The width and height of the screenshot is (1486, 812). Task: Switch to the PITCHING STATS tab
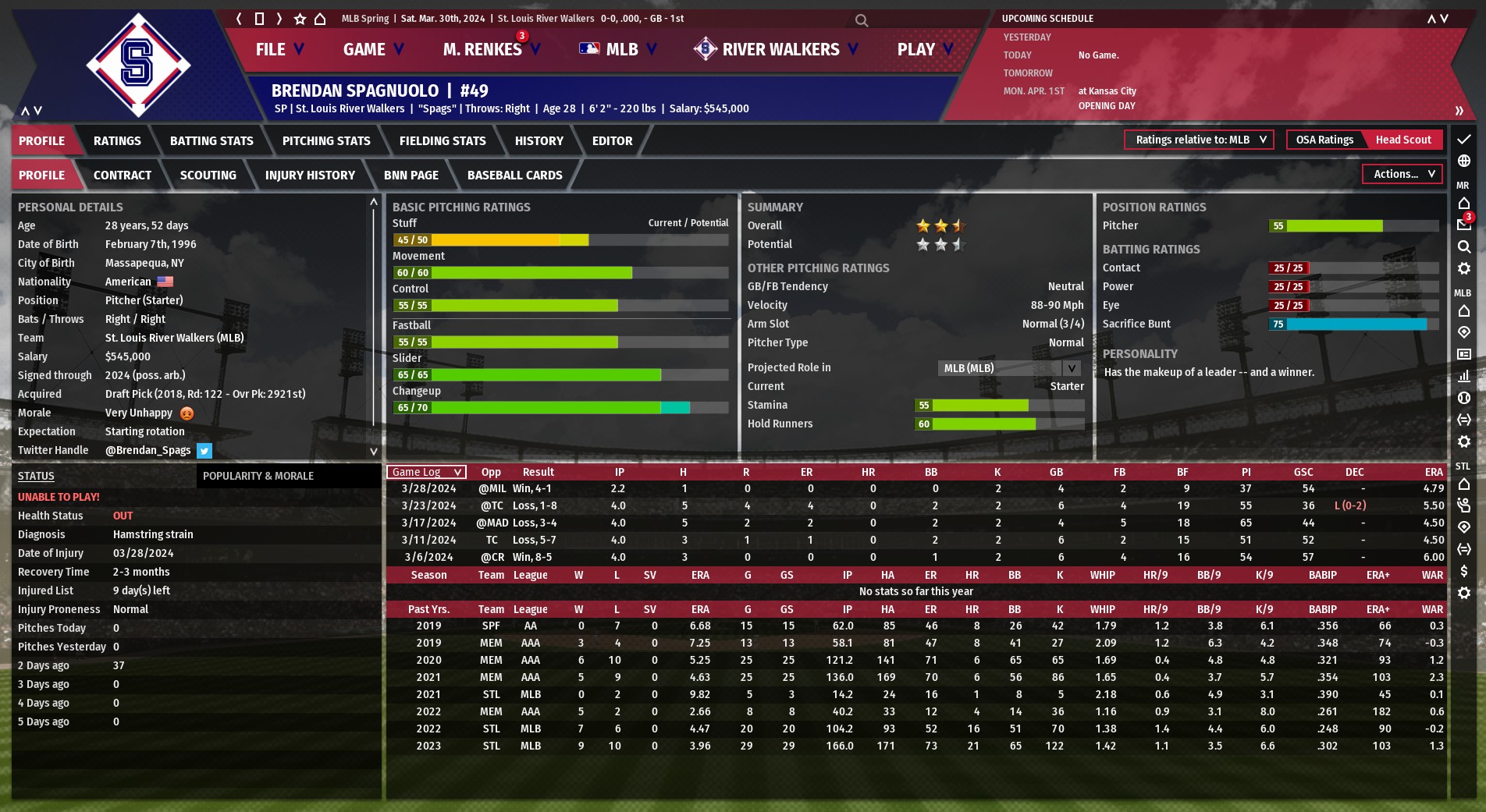(x=326, y=140)
